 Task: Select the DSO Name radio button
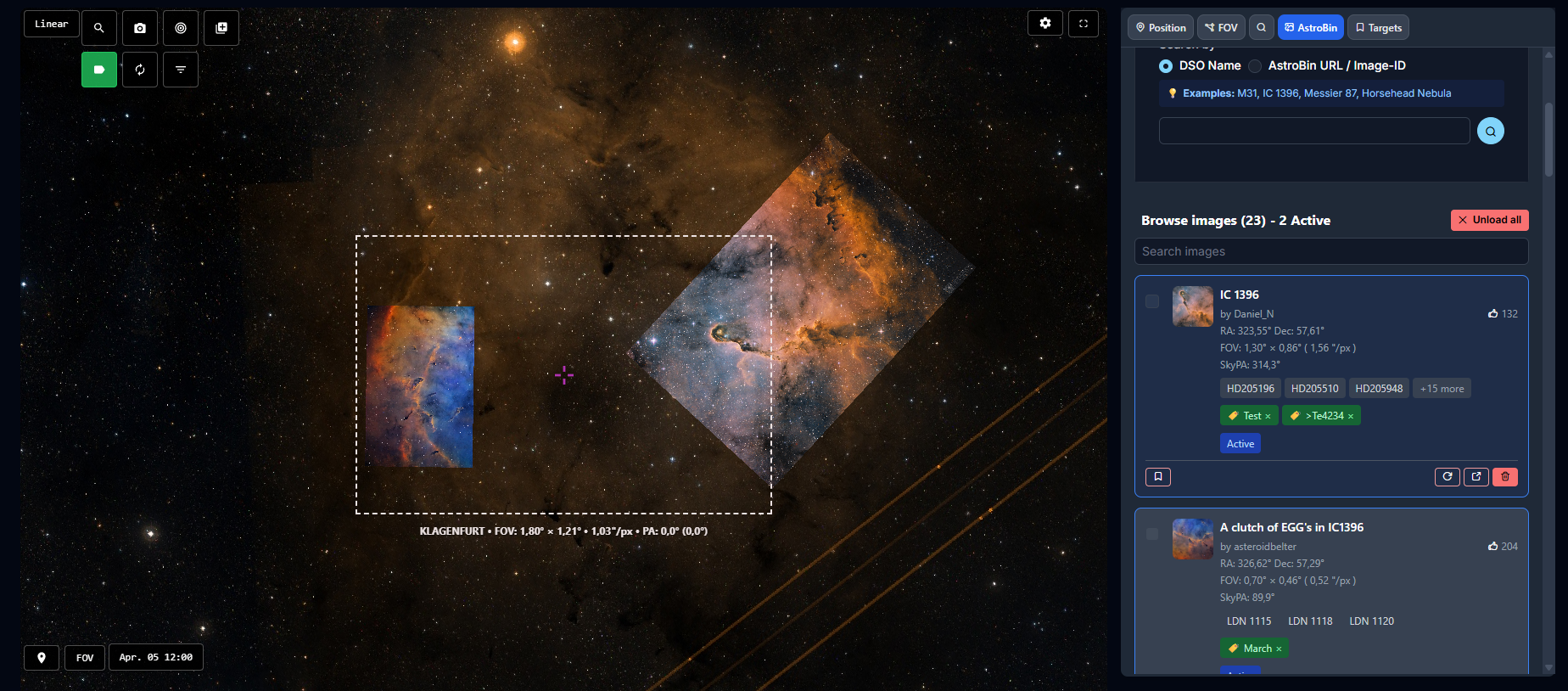(x=1165, y=65)
